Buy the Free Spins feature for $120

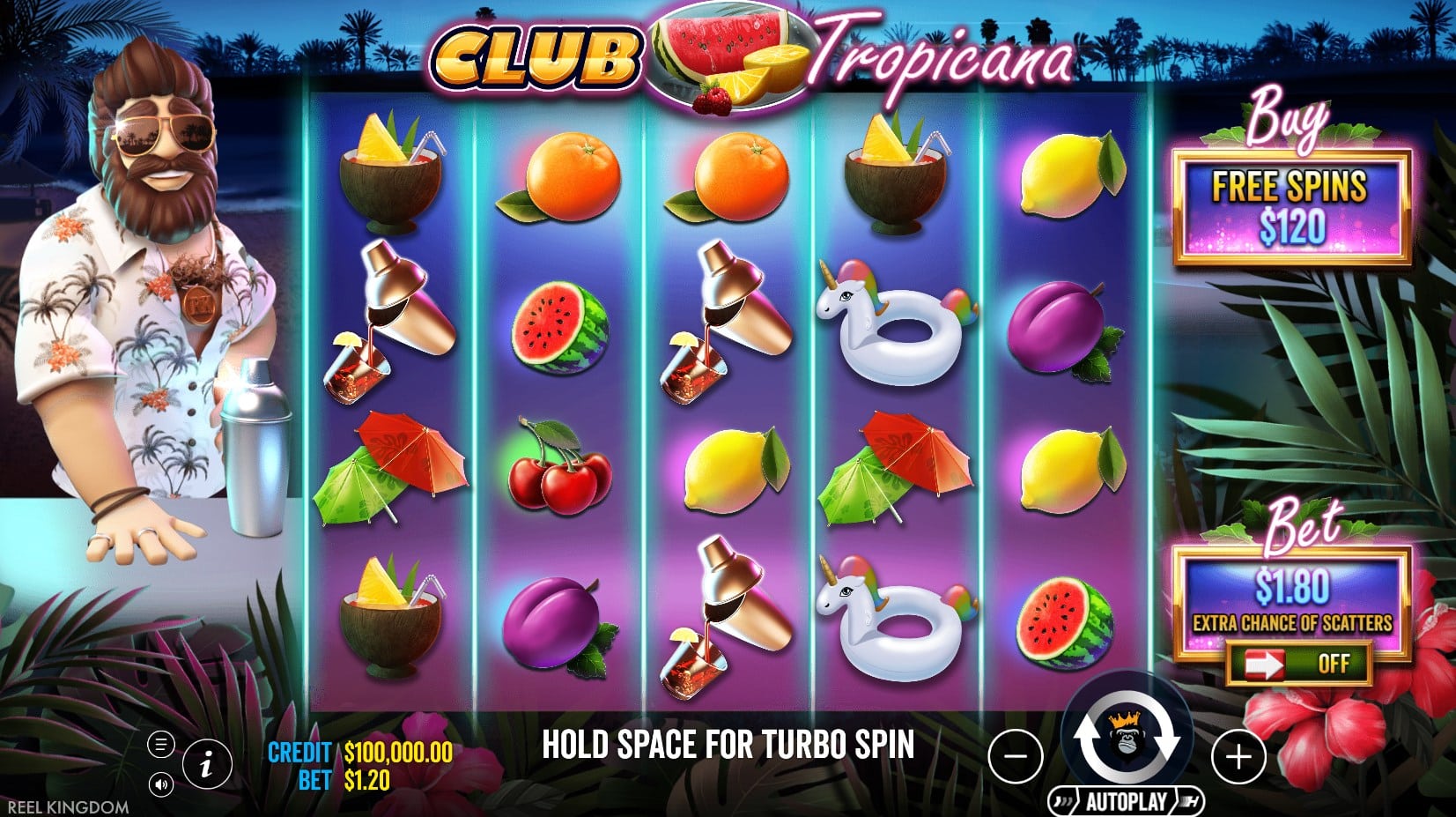pyautogui.click(x=1291, y=208)
